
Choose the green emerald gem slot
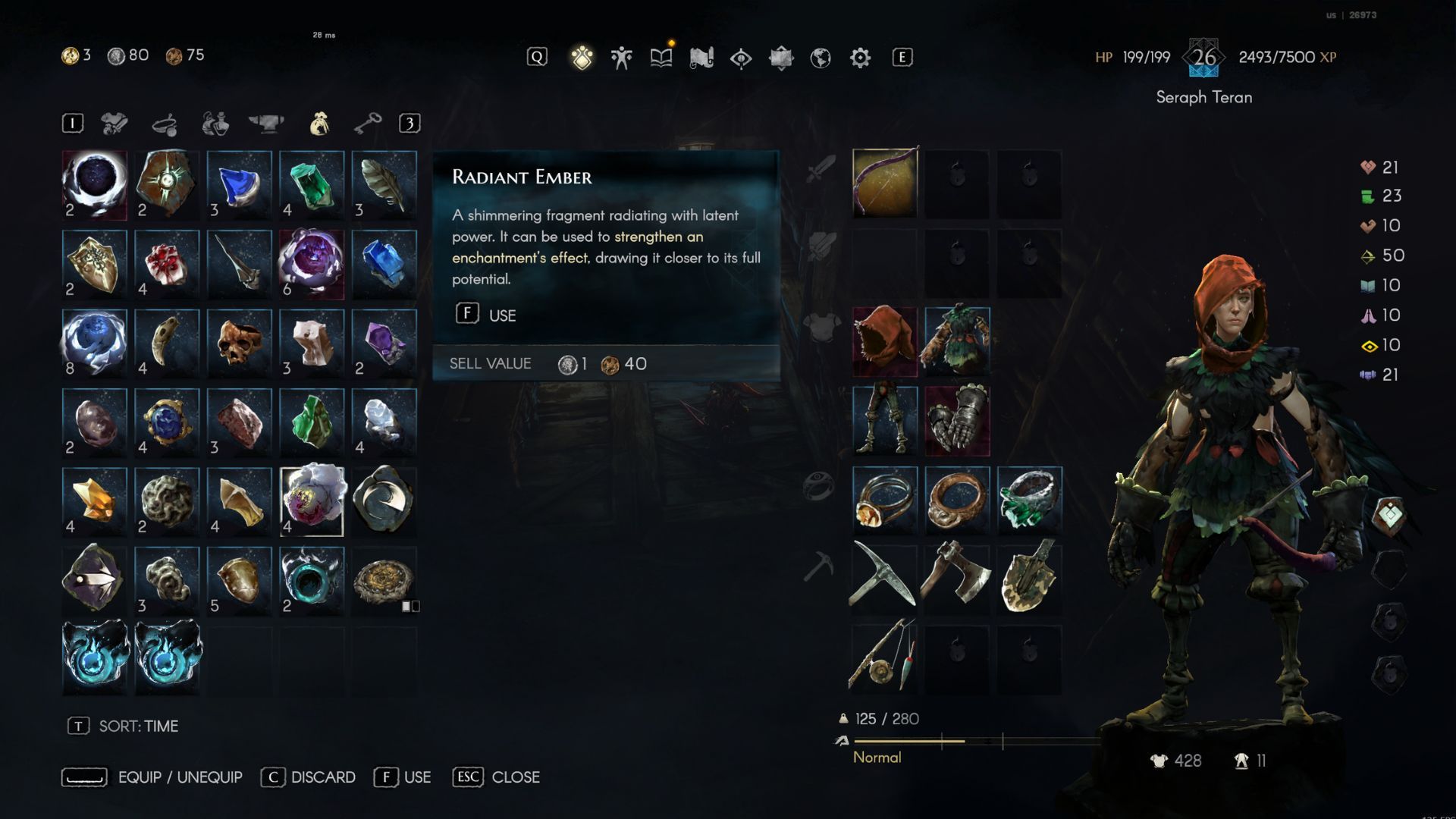click(x=312, y=184)
